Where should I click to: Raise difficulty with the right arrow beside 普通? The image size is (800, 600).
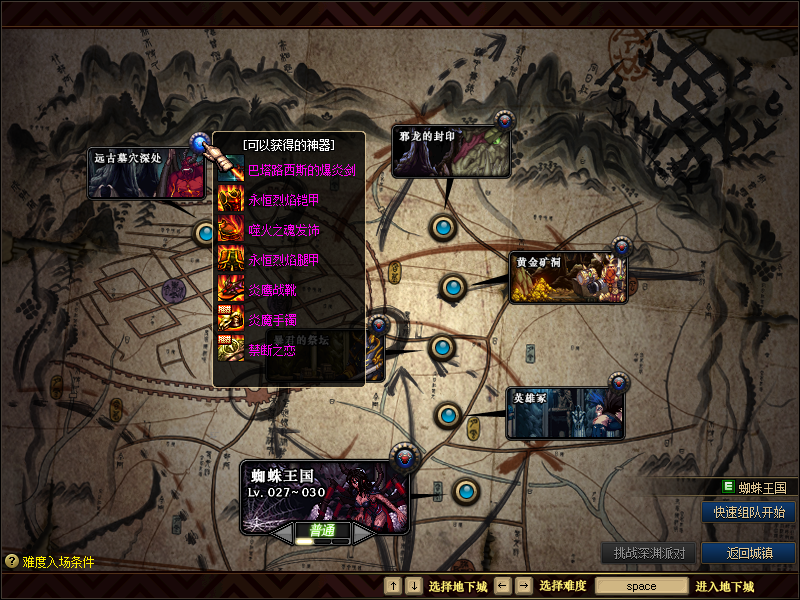[x=364, y=533]
